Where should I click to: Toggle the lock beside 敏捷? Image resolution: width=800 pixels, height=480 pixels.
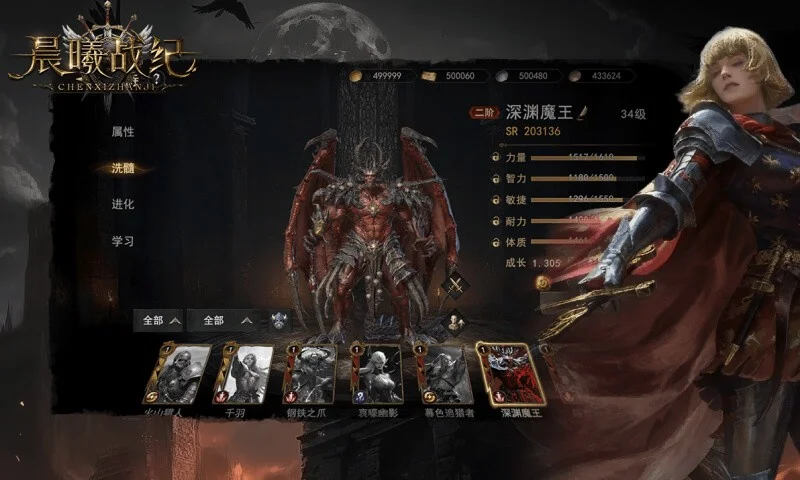(496, 200)
